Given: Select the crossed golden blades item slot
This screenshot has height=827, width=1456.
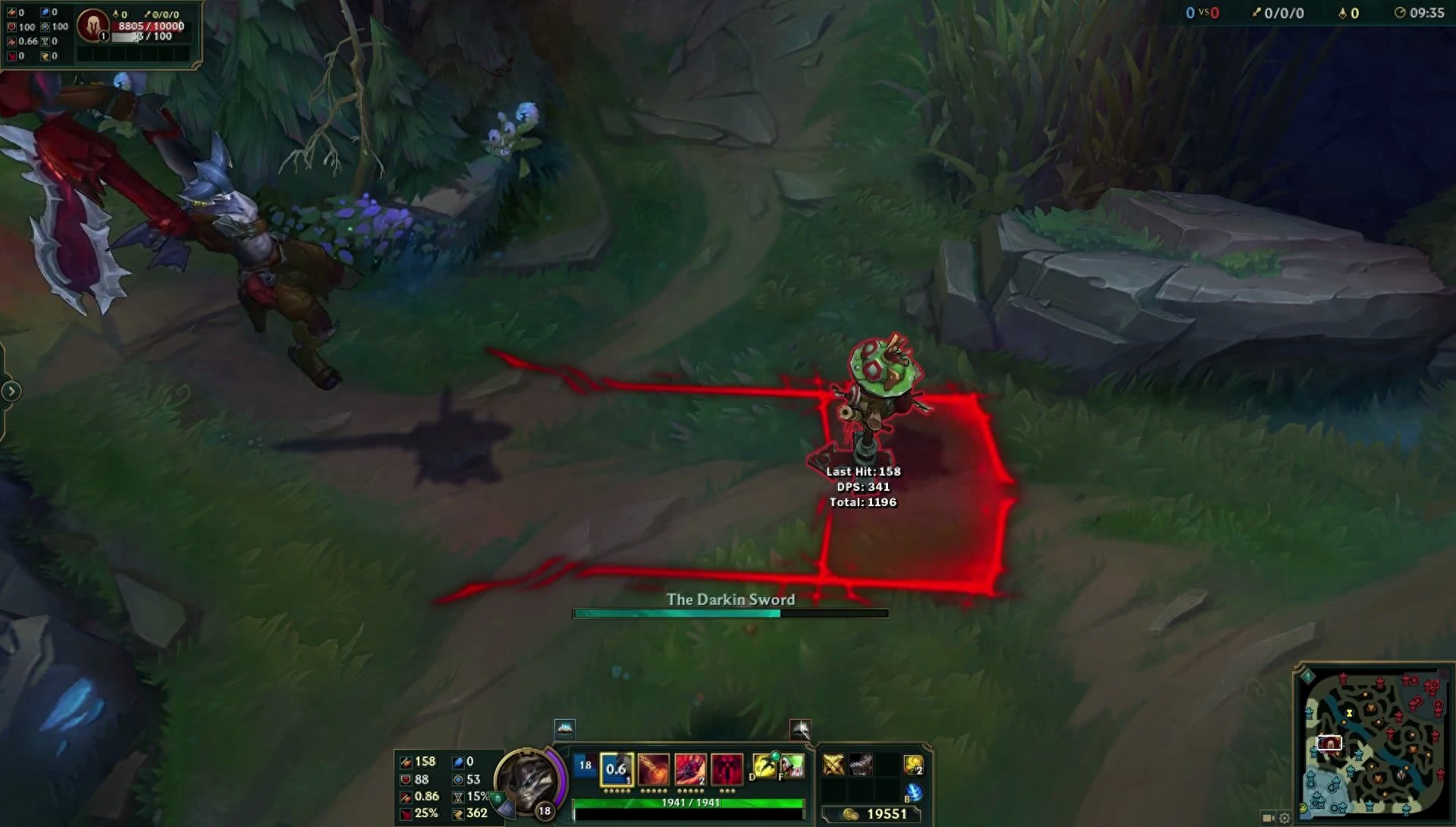Looking at the screenshot, I should [x=833, y=765].
